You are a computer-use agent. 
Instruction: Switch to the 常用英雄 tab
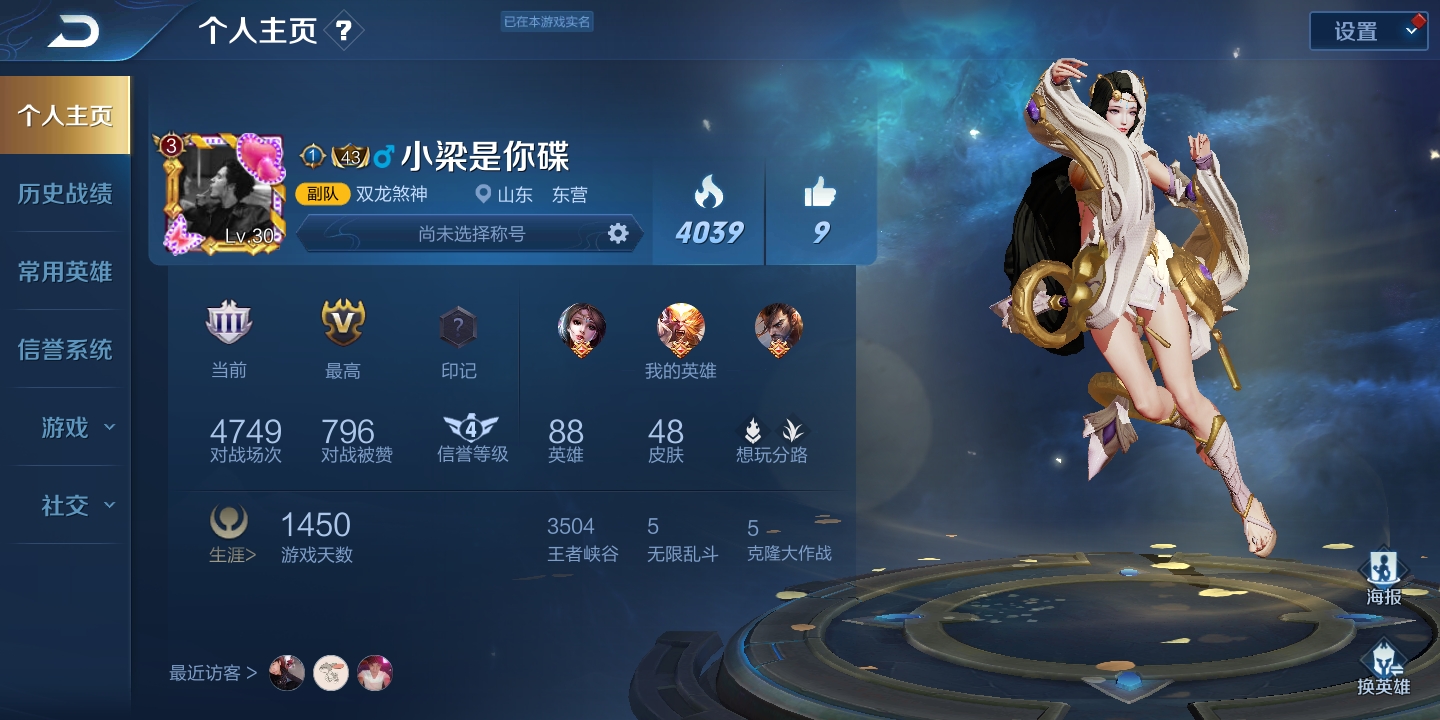65,272
